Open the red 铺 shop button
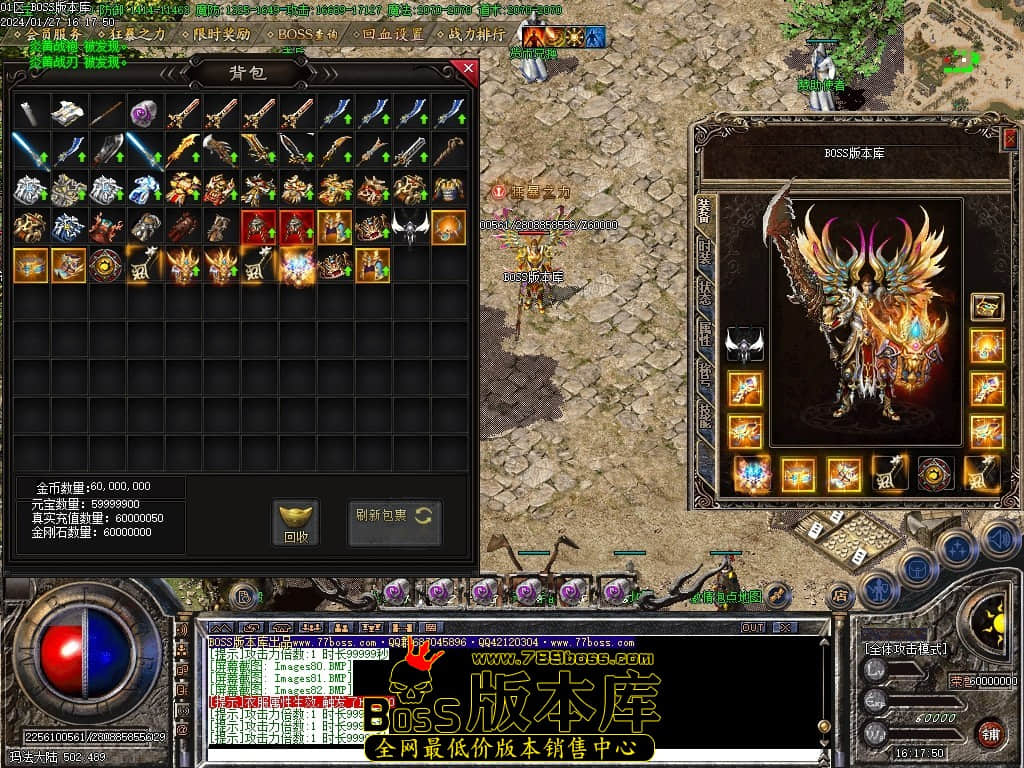Viewport: 1024px width, 768px height. [x=990, y=731]
